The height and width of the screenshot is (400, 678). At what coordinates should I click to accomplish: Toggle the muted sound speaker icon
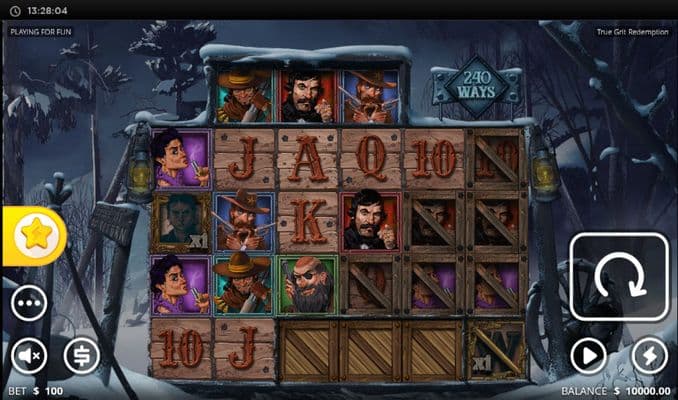(29, 355)
